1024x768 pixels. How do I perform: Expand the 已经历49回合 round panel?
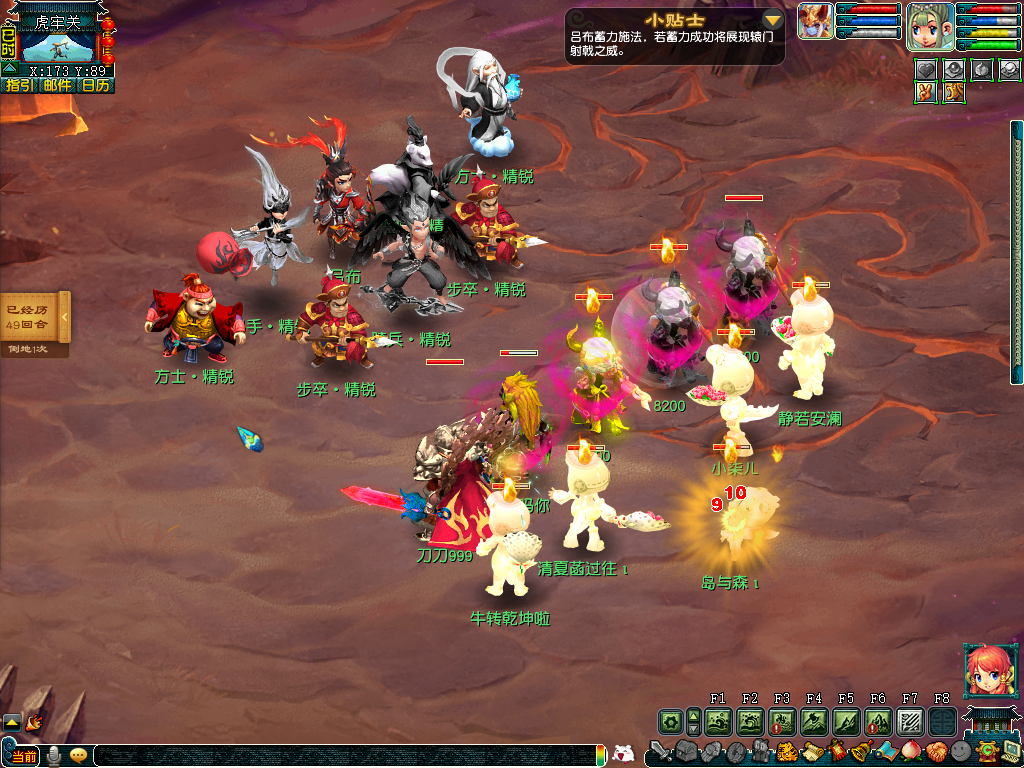(64, 317)
